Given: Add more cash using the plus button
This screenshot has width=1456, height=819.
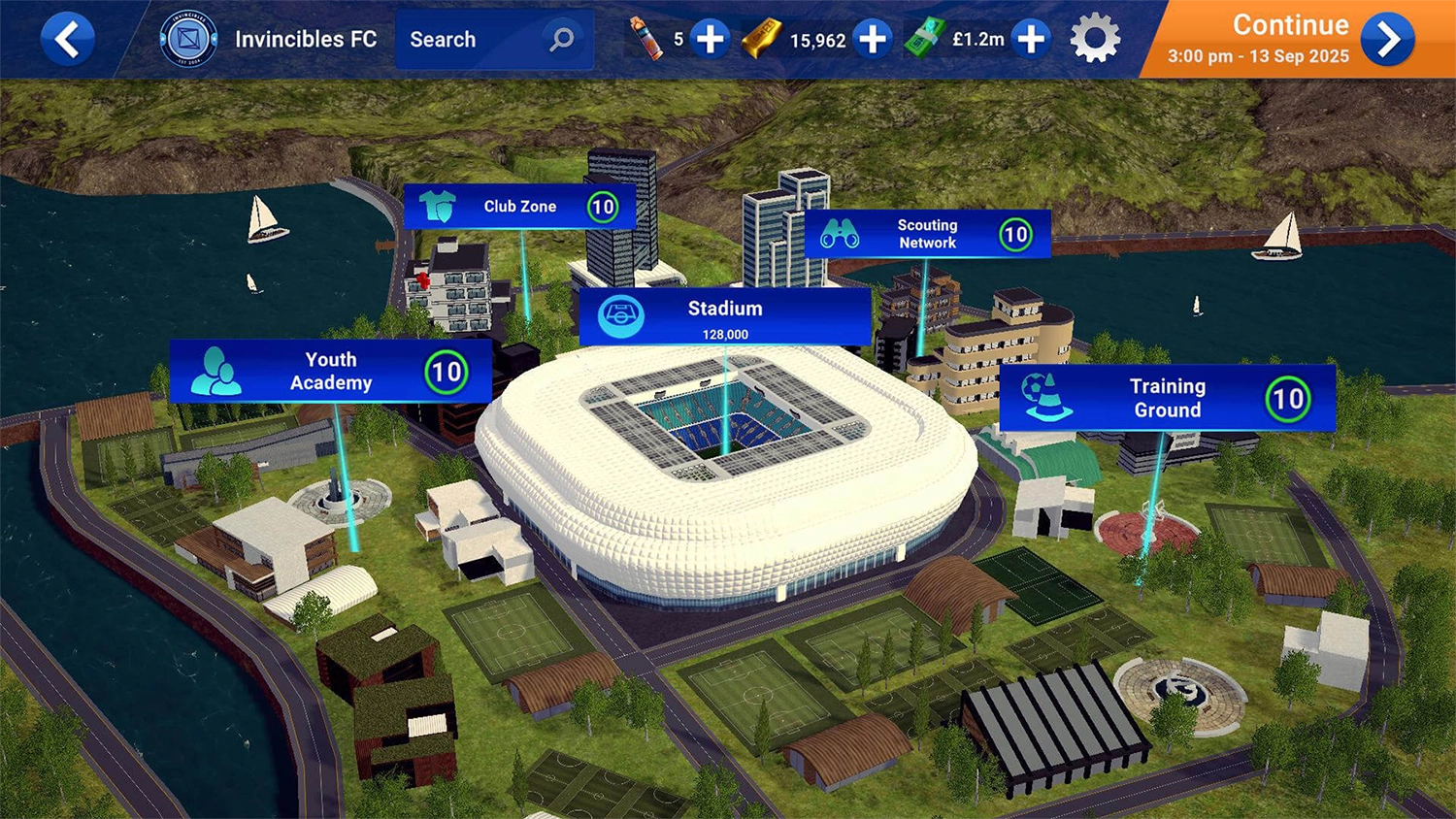Looking at the screenshot, I should pyautogui.click(x=1031, y=40).
